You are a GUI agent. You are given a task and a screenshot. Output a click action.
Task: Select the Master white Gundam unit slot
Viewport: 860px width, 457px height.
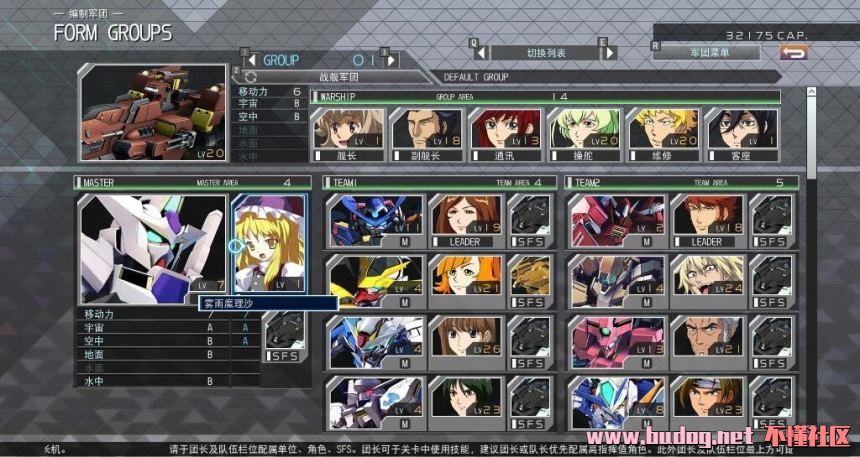pos(153,248)
